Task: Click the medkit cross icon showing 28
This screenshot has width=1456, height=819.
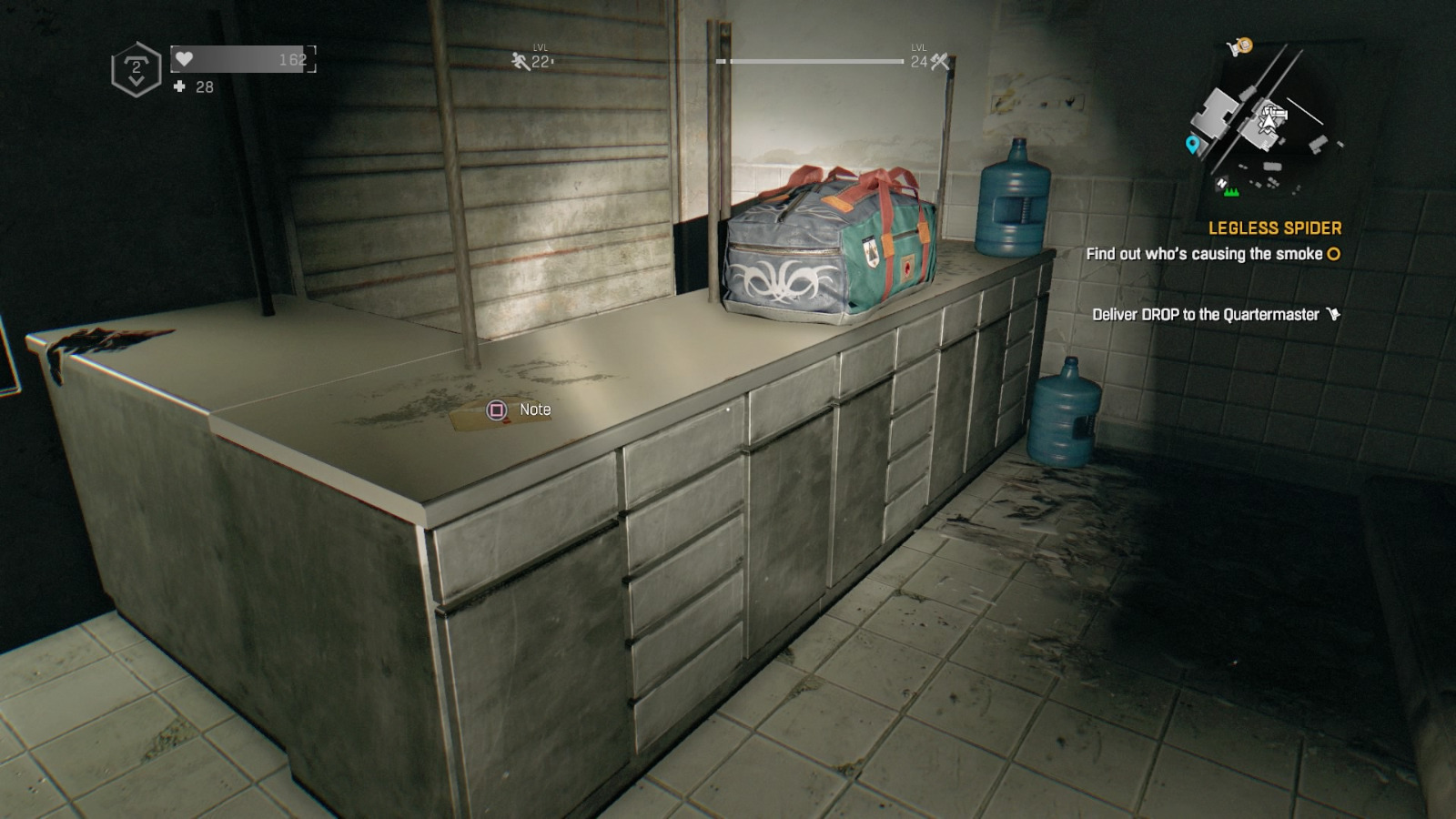Action: pyautogui.click(x=178, y=86)
